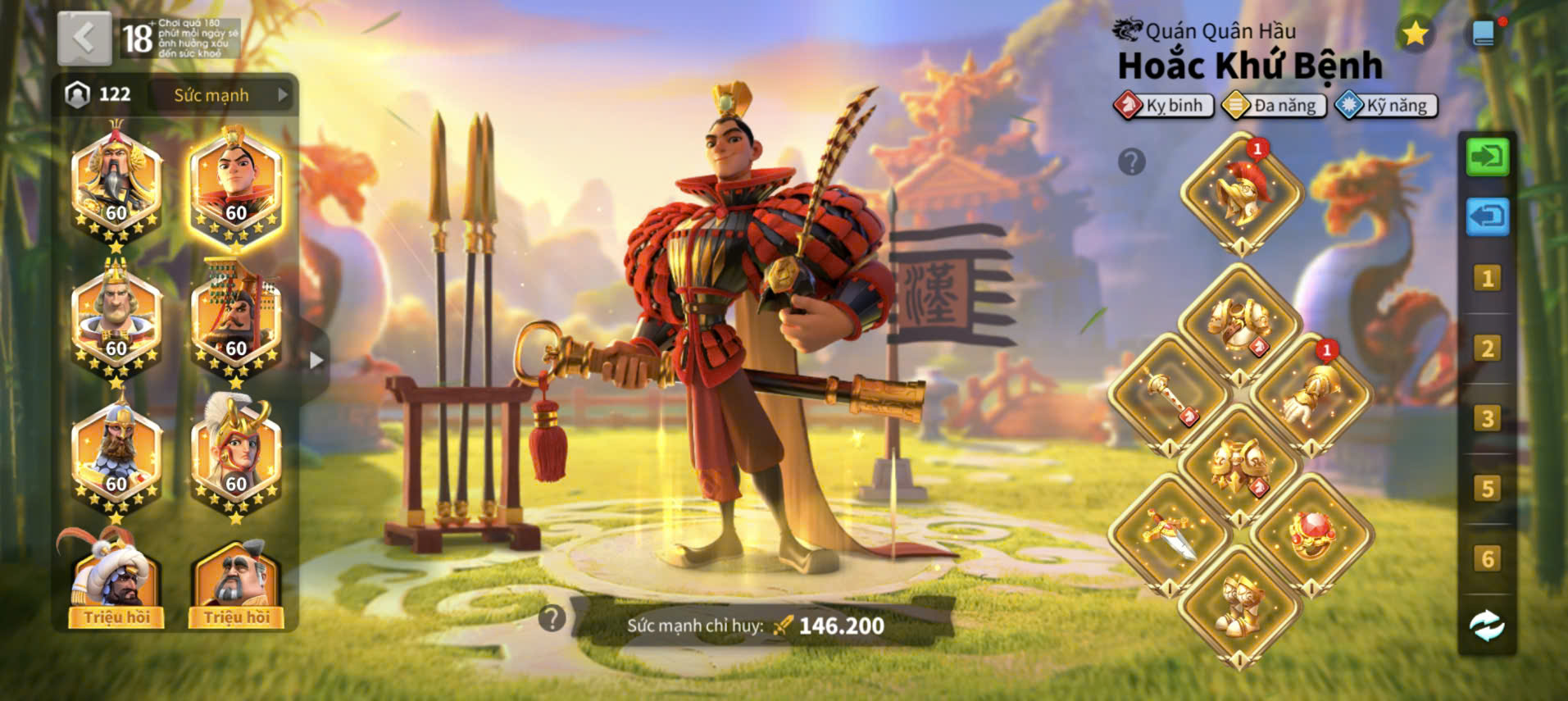Open the commander power help question mark

click(552, 618)
